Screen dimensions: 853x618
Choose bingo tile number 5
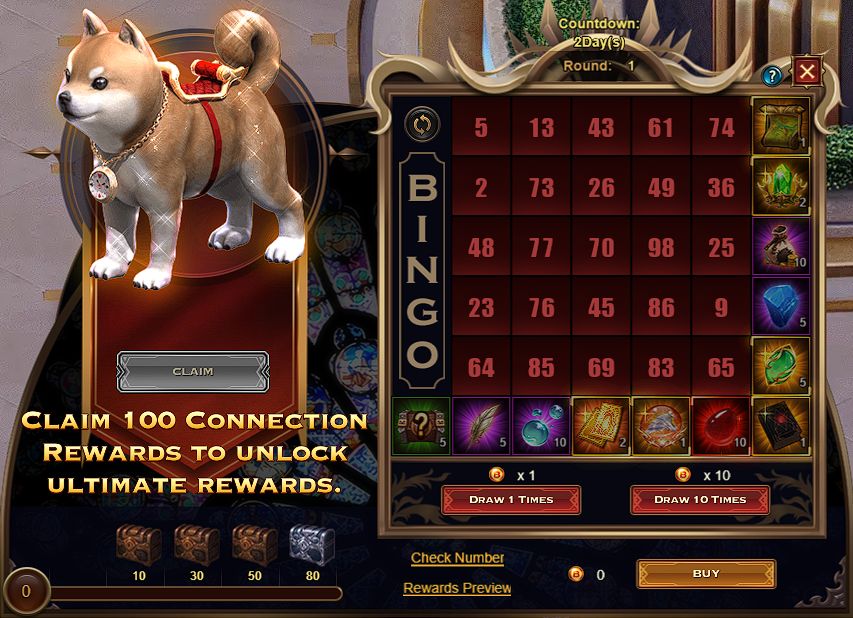tap(481, 127)
